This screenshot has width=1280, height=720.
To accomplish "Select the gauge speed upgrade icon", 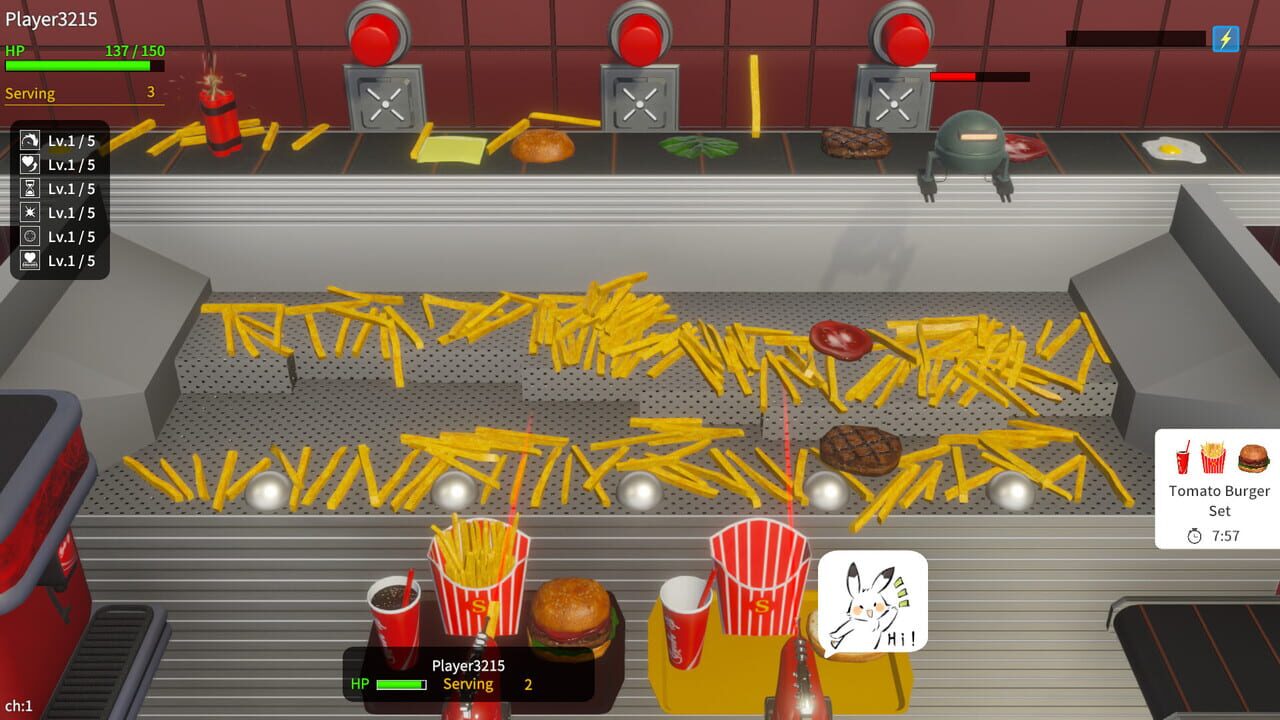I will [x=29, y=140].
